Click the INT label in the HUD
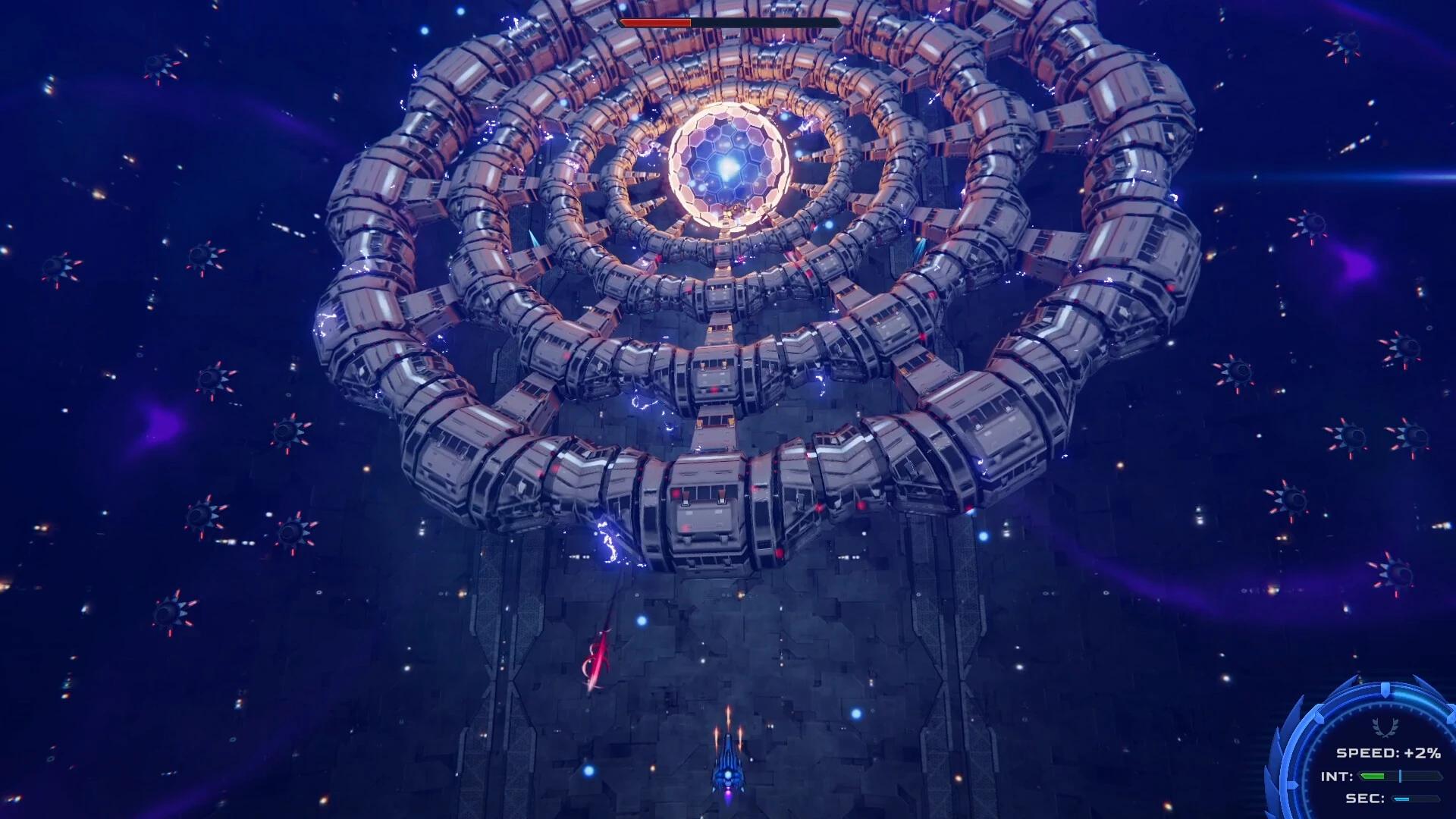The height and width of the screenshot is (819, 1456). click(x=1336, y=776)
